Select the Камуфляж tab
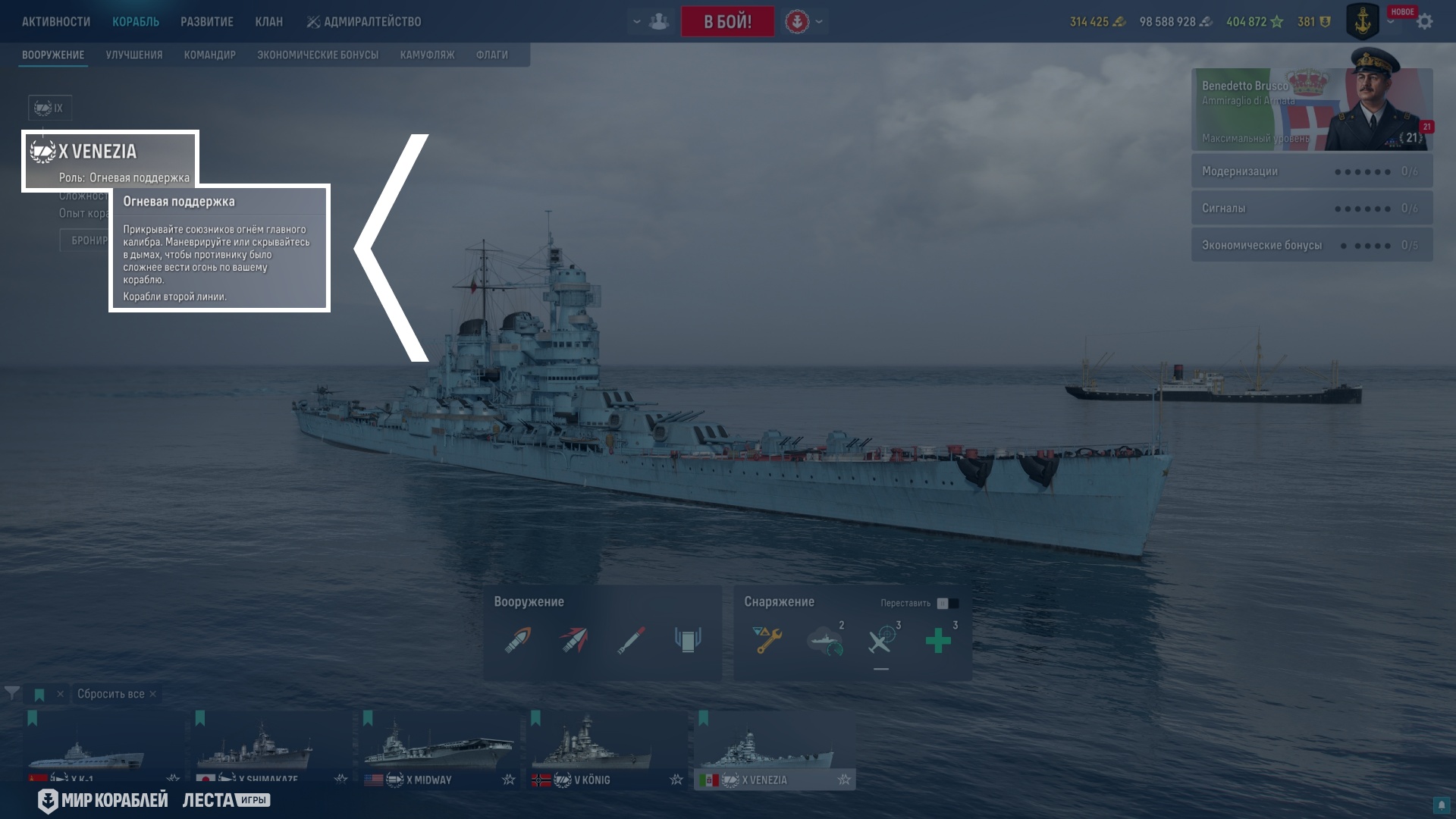This screenshot has height=819, width=1456. (427, 55)
